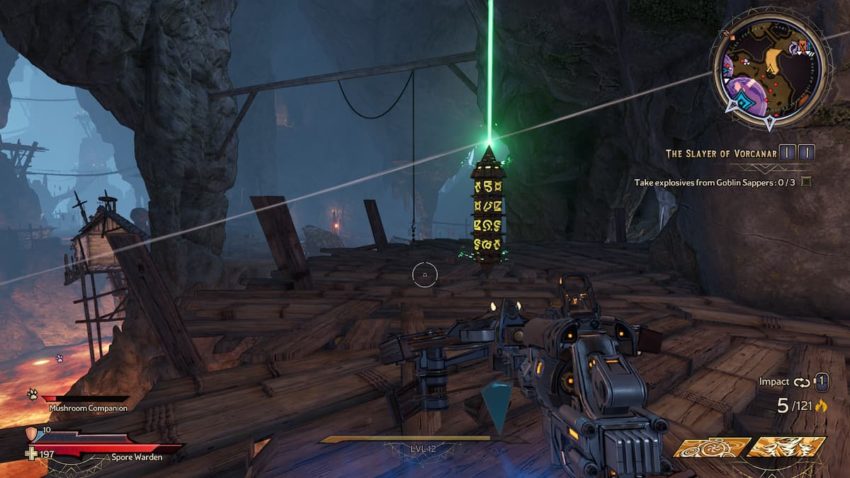This screenshot has height=478, width=850.
Task: Activate the left orange action skill icon
Action: (710, 447)
